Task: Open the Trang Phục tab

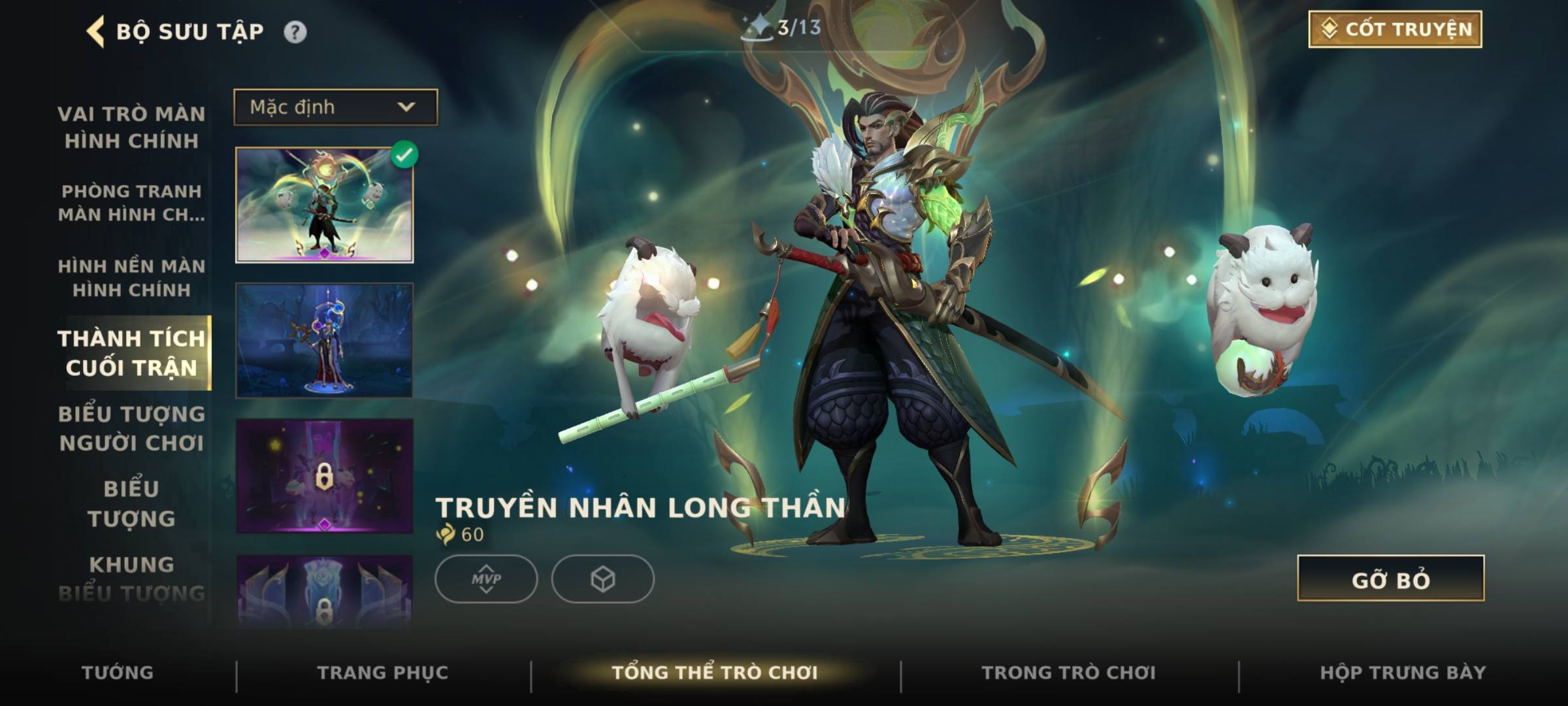Action: [x=383, y=673]
